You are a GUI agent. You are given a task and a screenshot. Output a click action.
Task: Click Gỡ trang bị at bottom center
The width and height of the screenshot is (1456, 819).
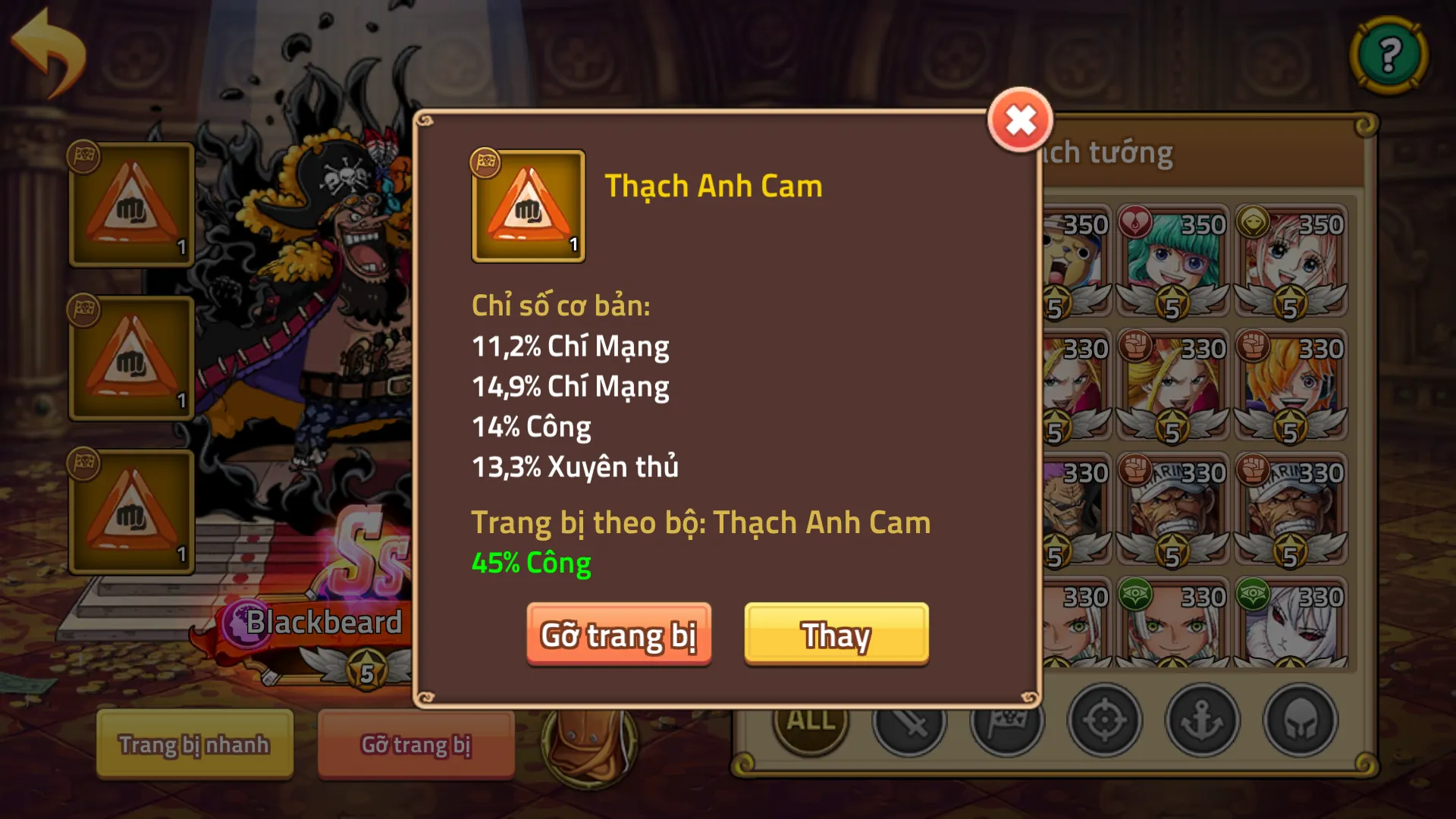point(416,745)
